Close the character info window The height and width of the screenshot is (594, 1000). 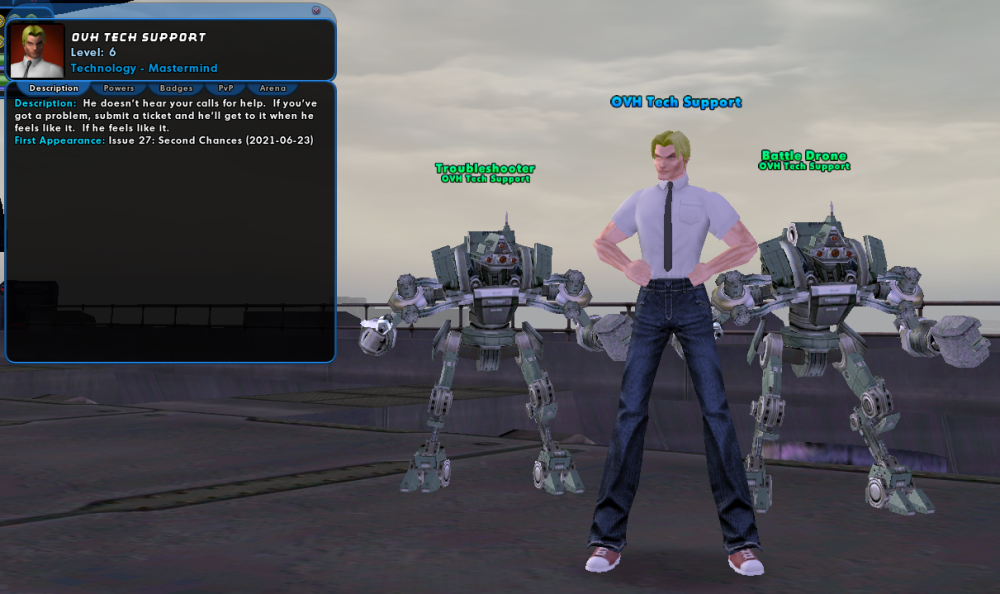click(316, 10)
